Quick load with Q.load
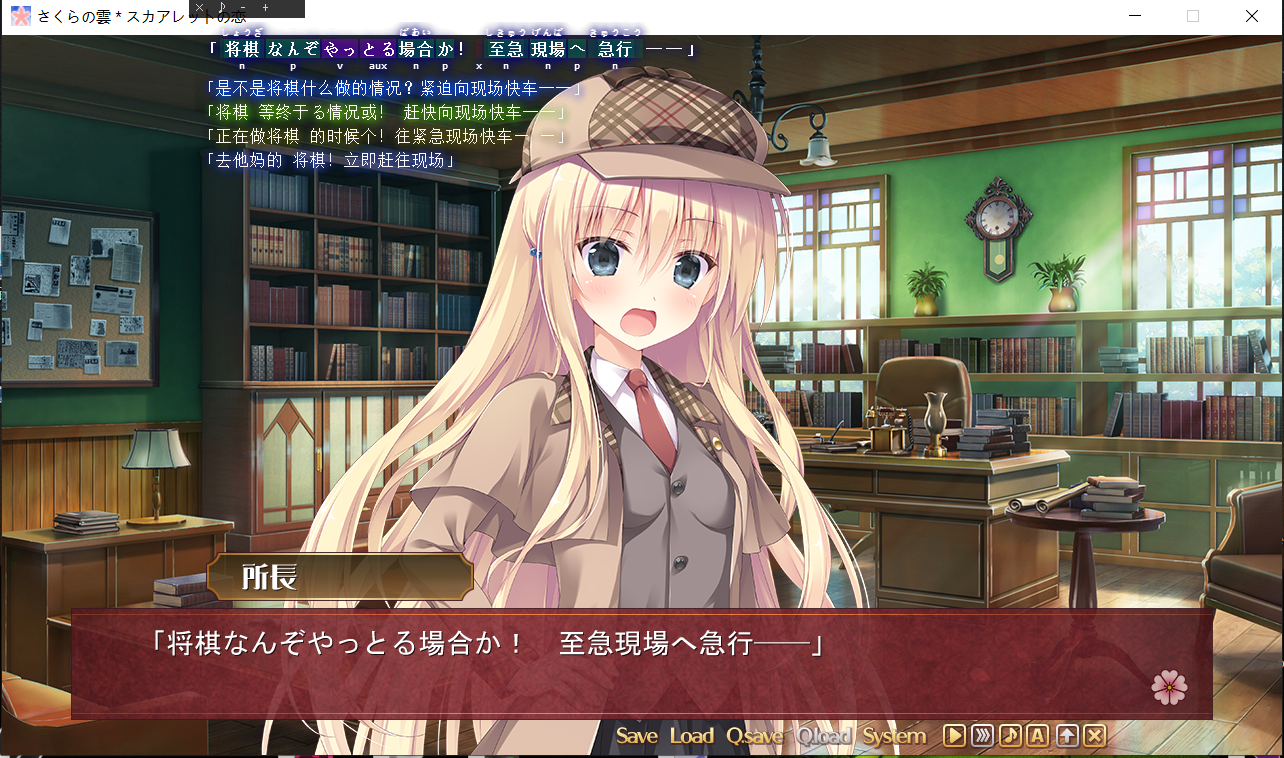The image size is (1284, 758). pos(823,737)
